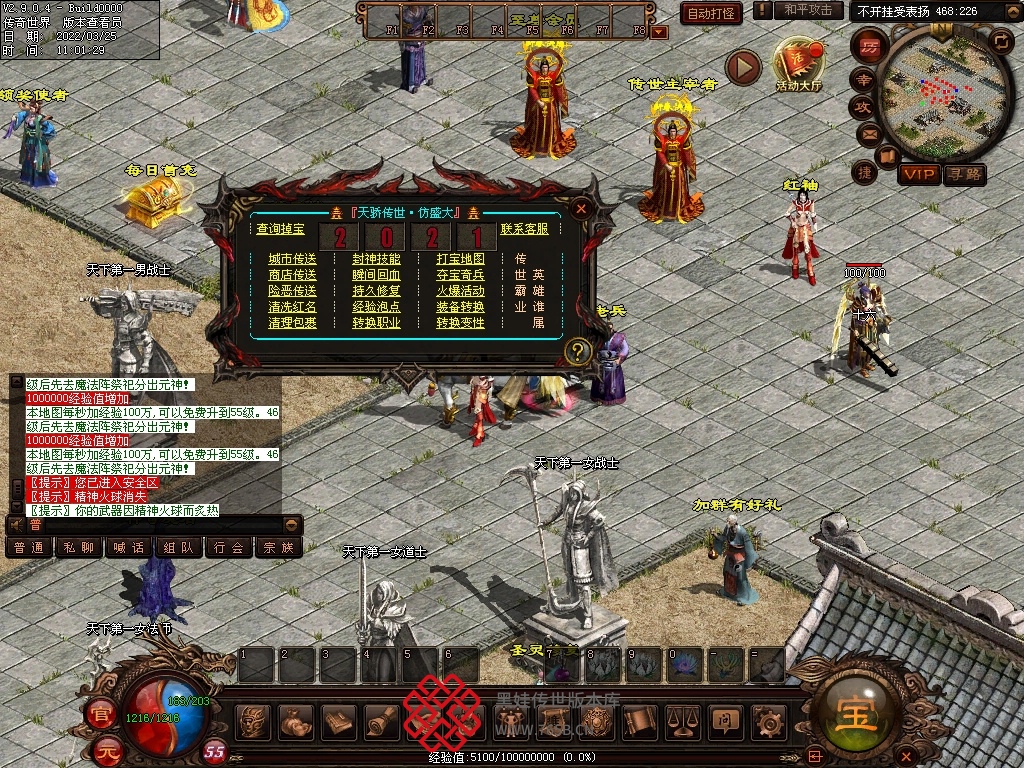Switch chat to 行会 guild channel
Screen dimensions: 1024x768
coord(229,547)
